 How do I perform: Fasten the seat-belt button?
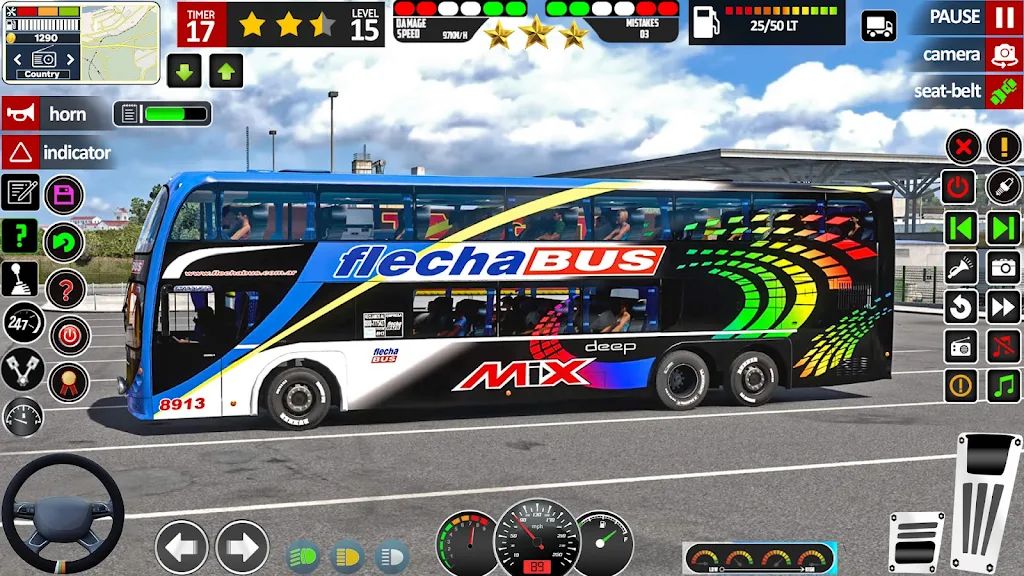click(1003, 91)
